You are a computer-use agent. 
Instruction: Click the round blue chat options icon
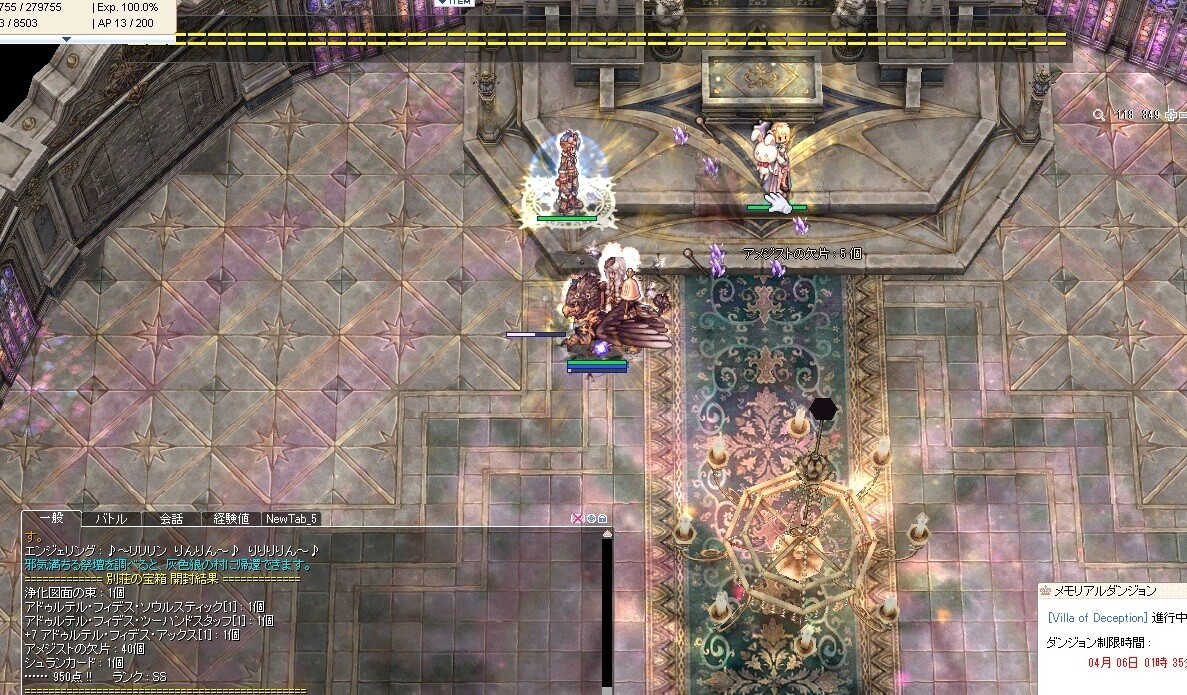[591, 519]
